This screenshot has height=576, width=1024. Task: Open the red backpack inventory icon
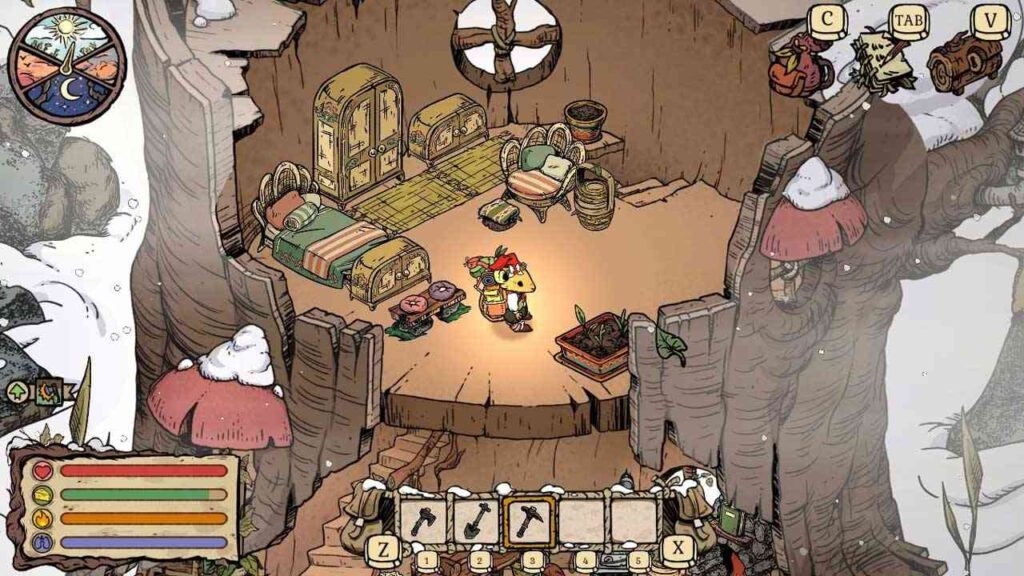coord(800,67)
